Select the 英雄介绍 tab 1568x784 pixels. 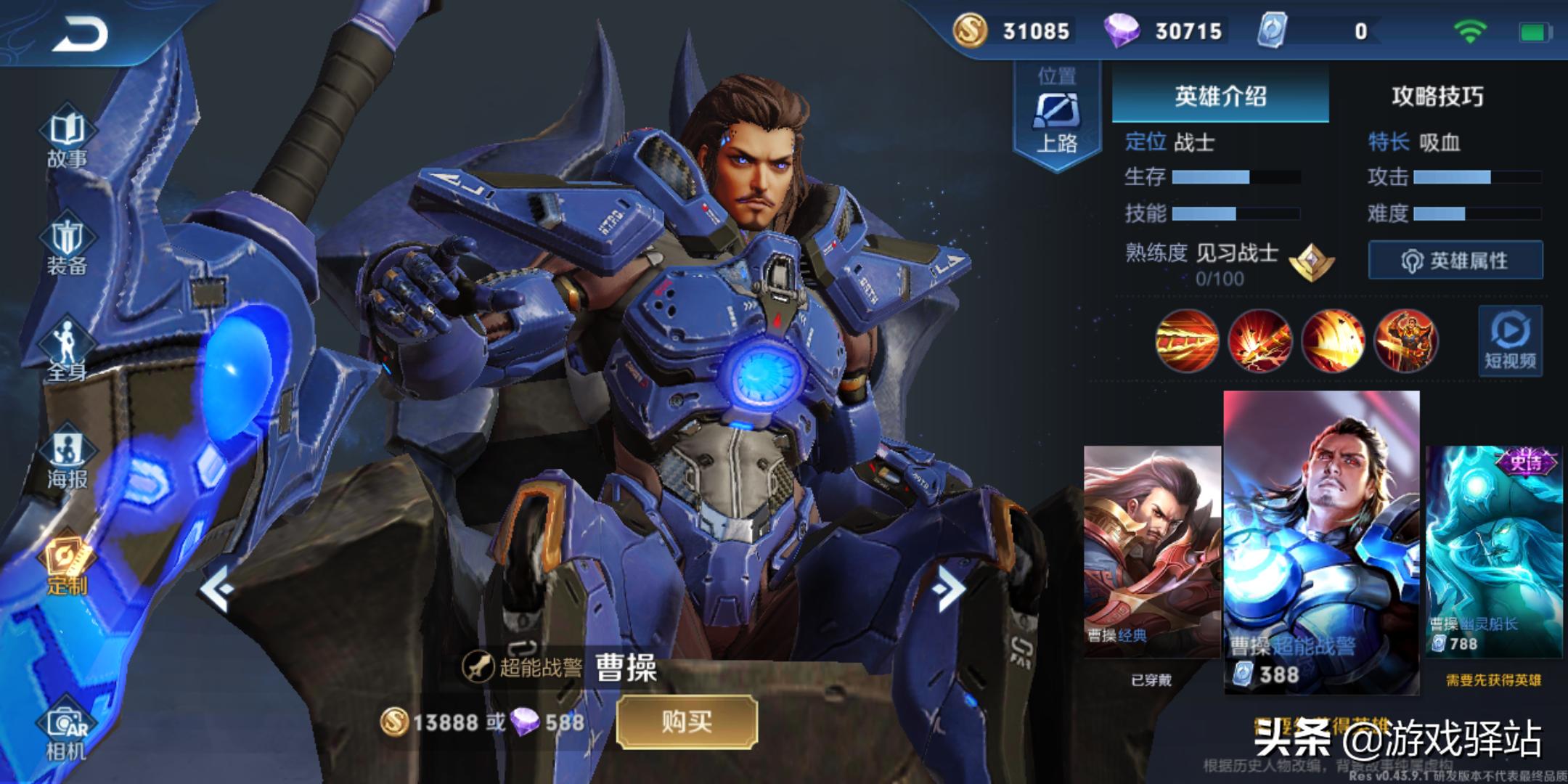click(1220, 96)
